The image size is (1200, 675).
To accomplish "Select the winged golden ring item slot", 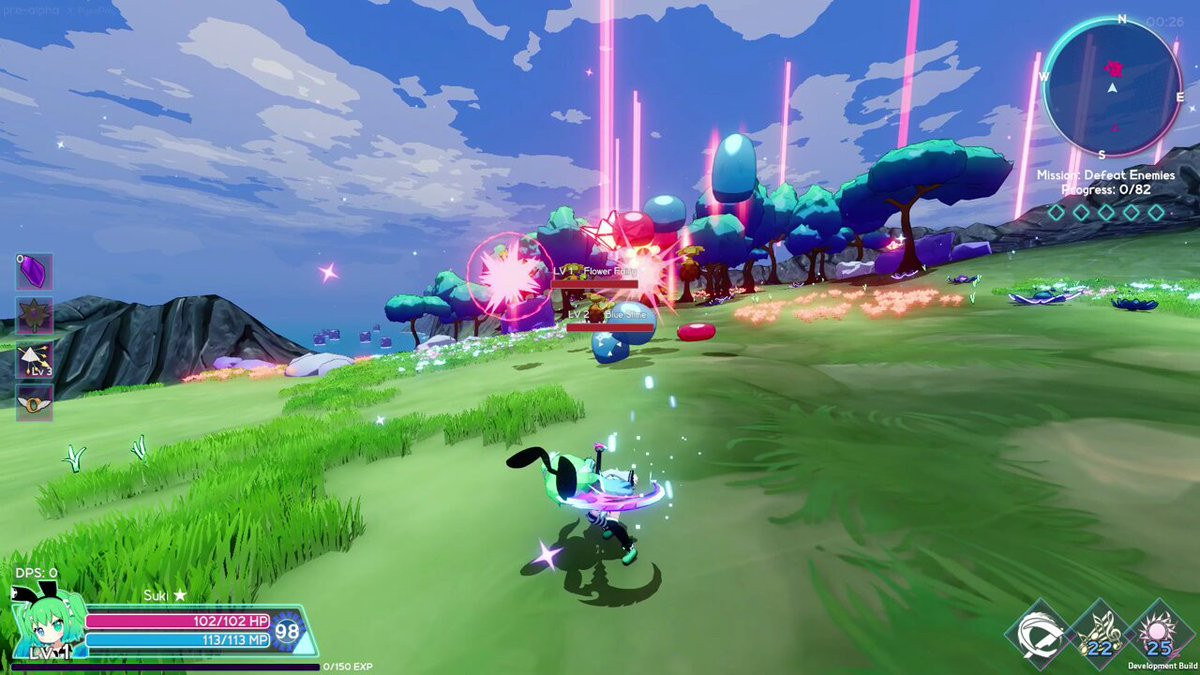I will click(34, 402).
